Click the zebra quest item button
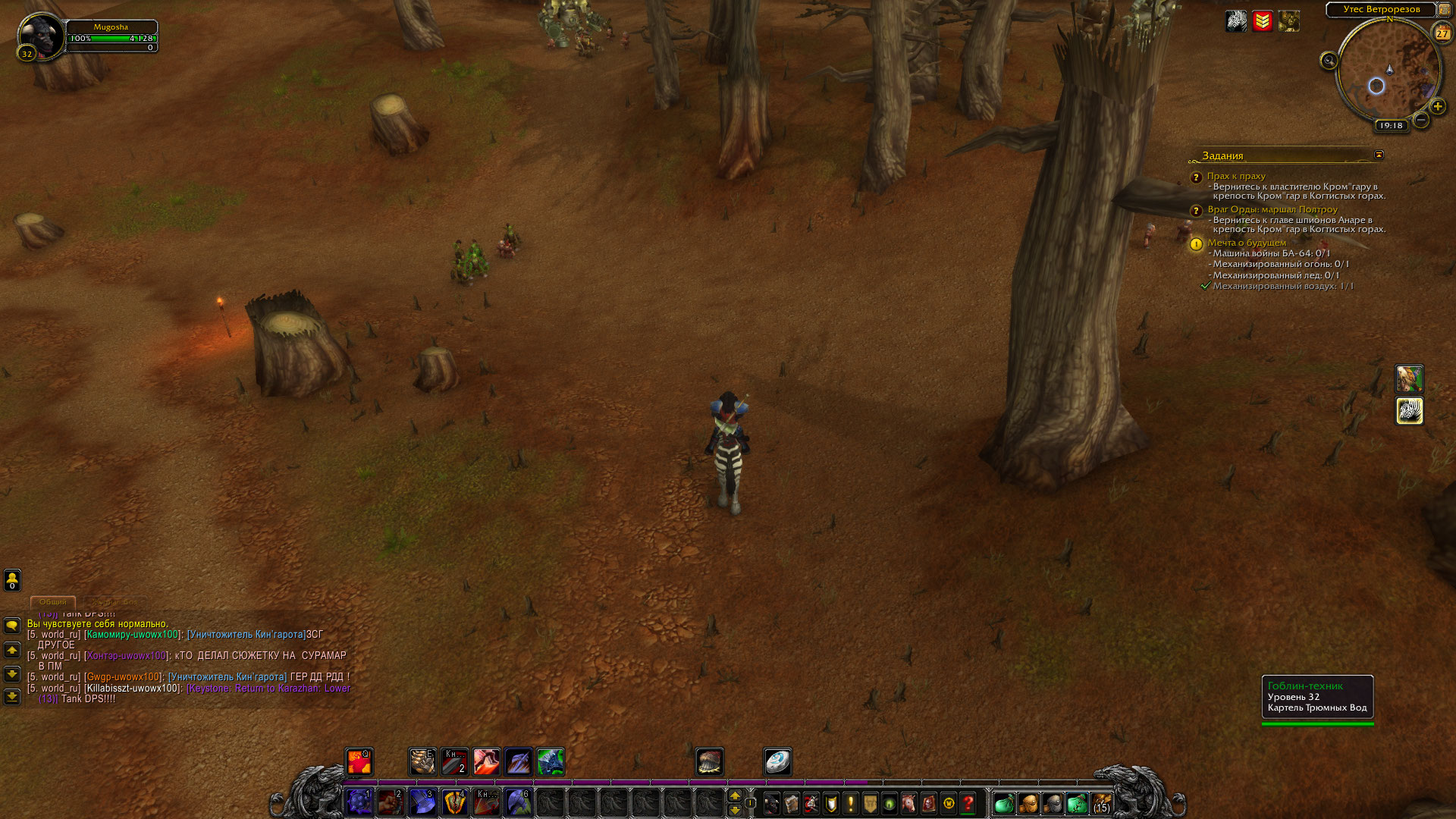Viewport: 1456px width, 819px height. (x=1410, y=411)
